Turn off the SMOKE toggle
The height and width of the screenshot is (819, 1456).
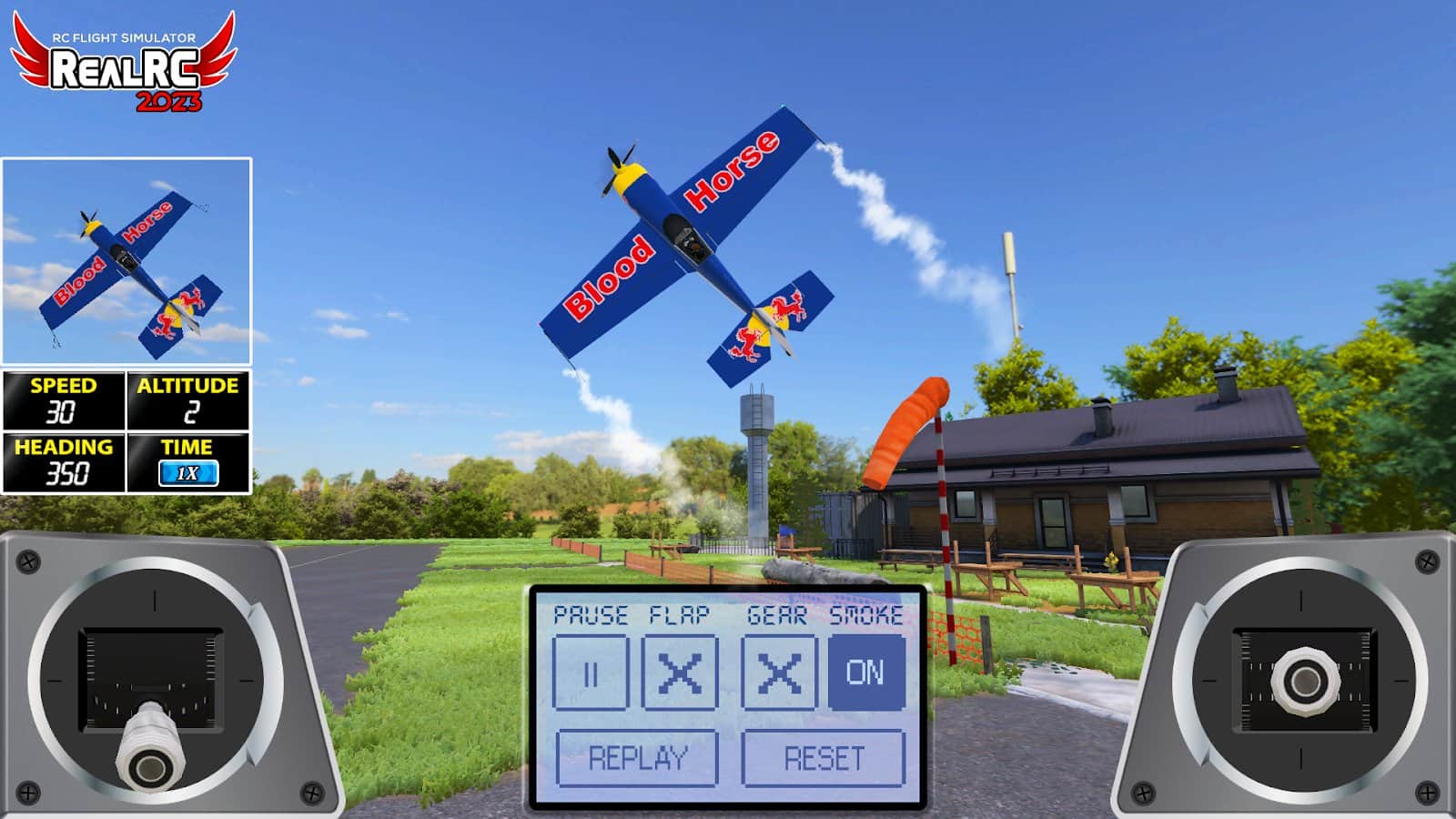(866, 673)
